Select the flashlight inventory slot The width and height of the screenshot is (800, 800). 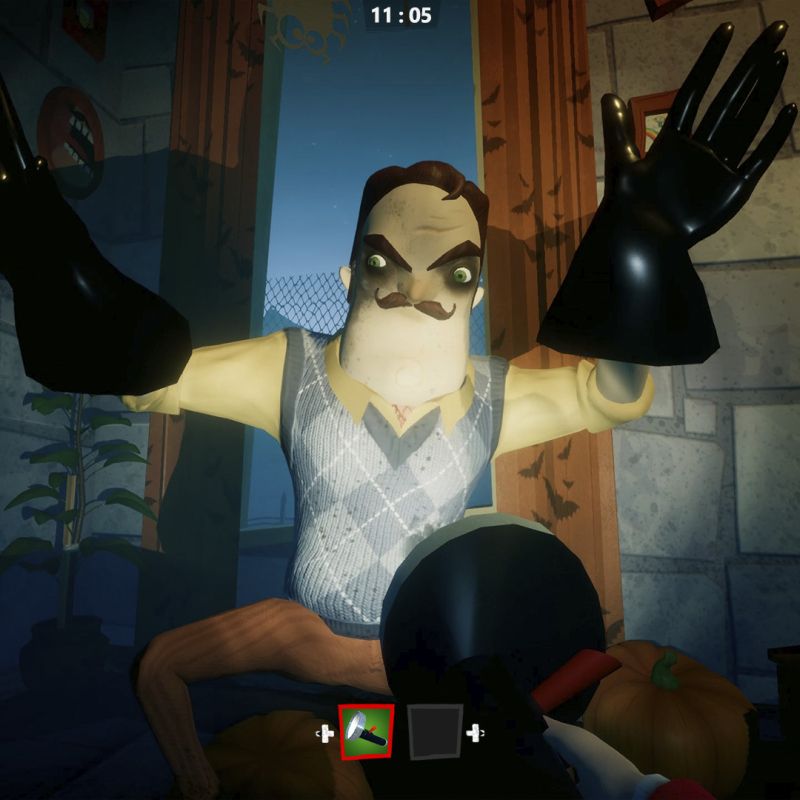pos(366,733)
